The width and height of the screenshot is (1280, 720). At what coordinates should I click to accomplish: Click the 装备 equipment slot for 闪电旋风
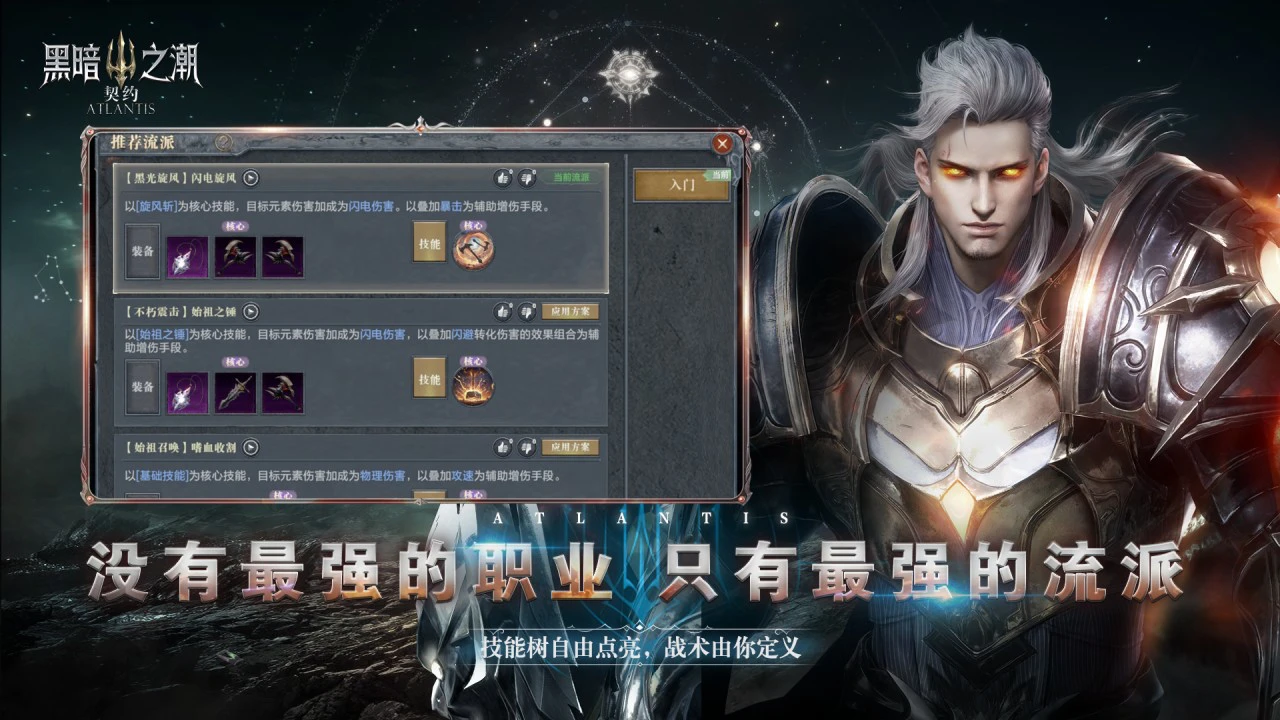point(142,254)
